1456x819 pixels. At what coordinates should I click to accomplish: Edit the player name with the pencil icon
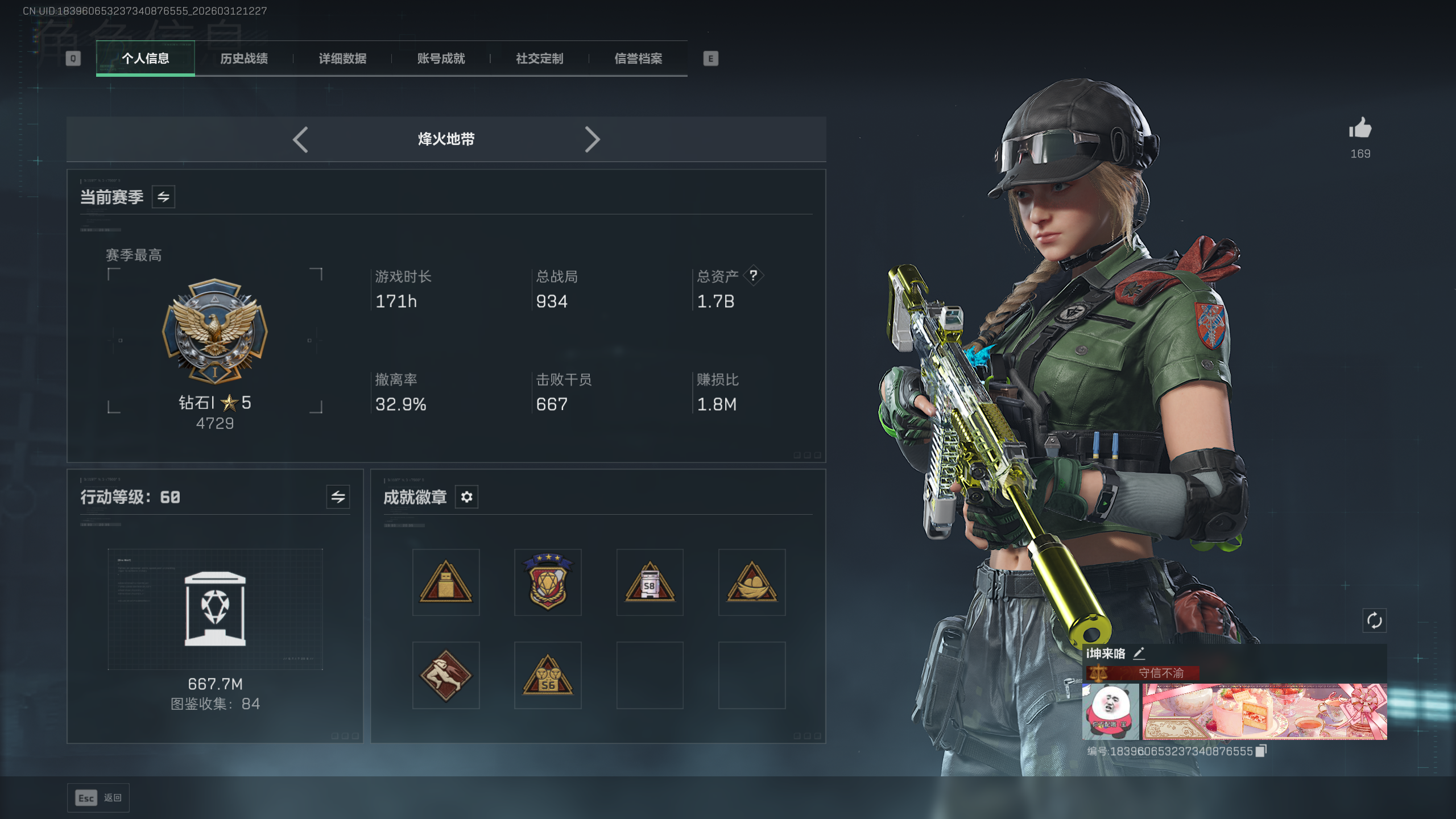(1139, 653)
